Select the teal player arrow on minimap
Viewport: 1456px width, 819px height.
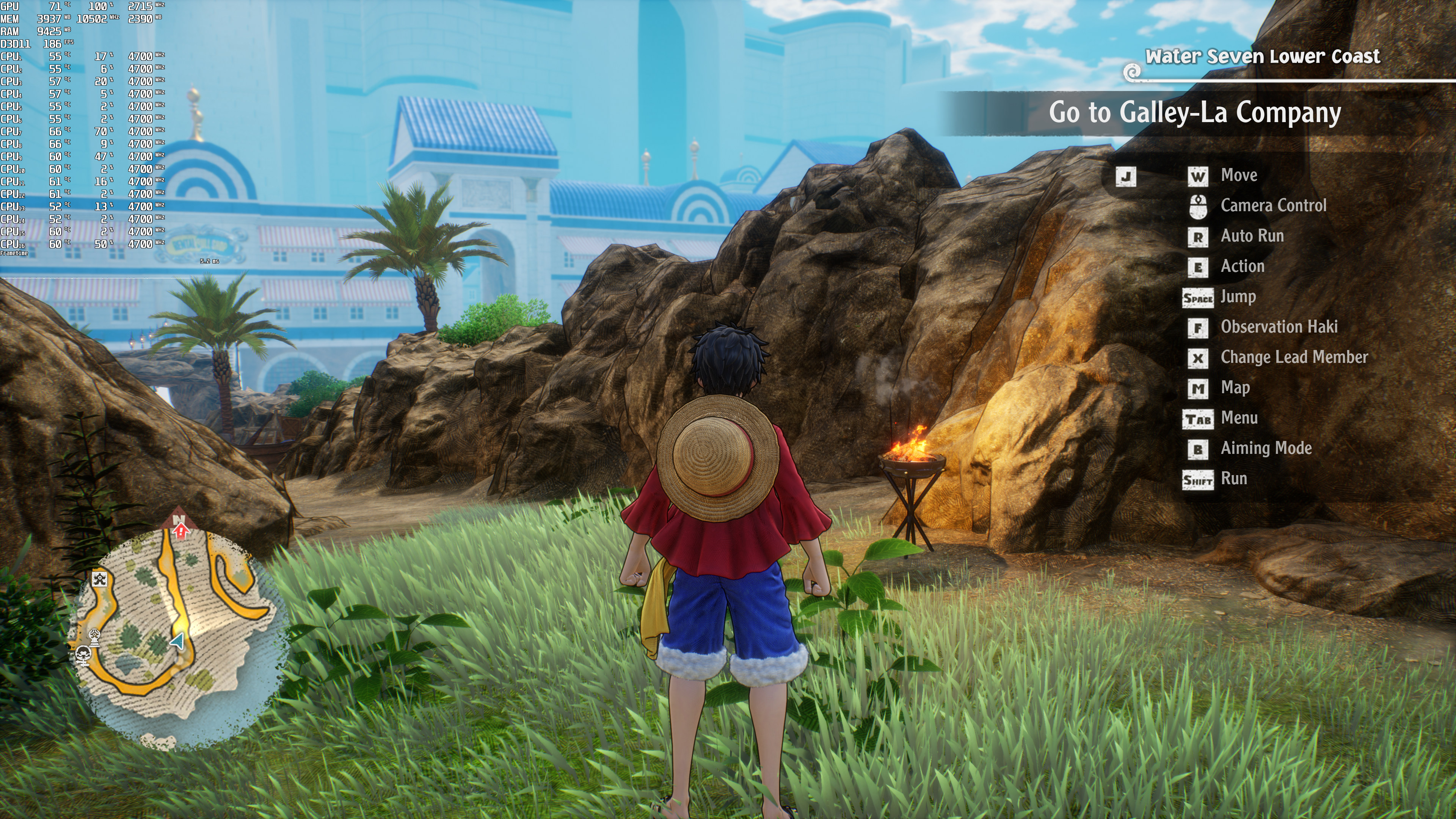tap(178, 641)
